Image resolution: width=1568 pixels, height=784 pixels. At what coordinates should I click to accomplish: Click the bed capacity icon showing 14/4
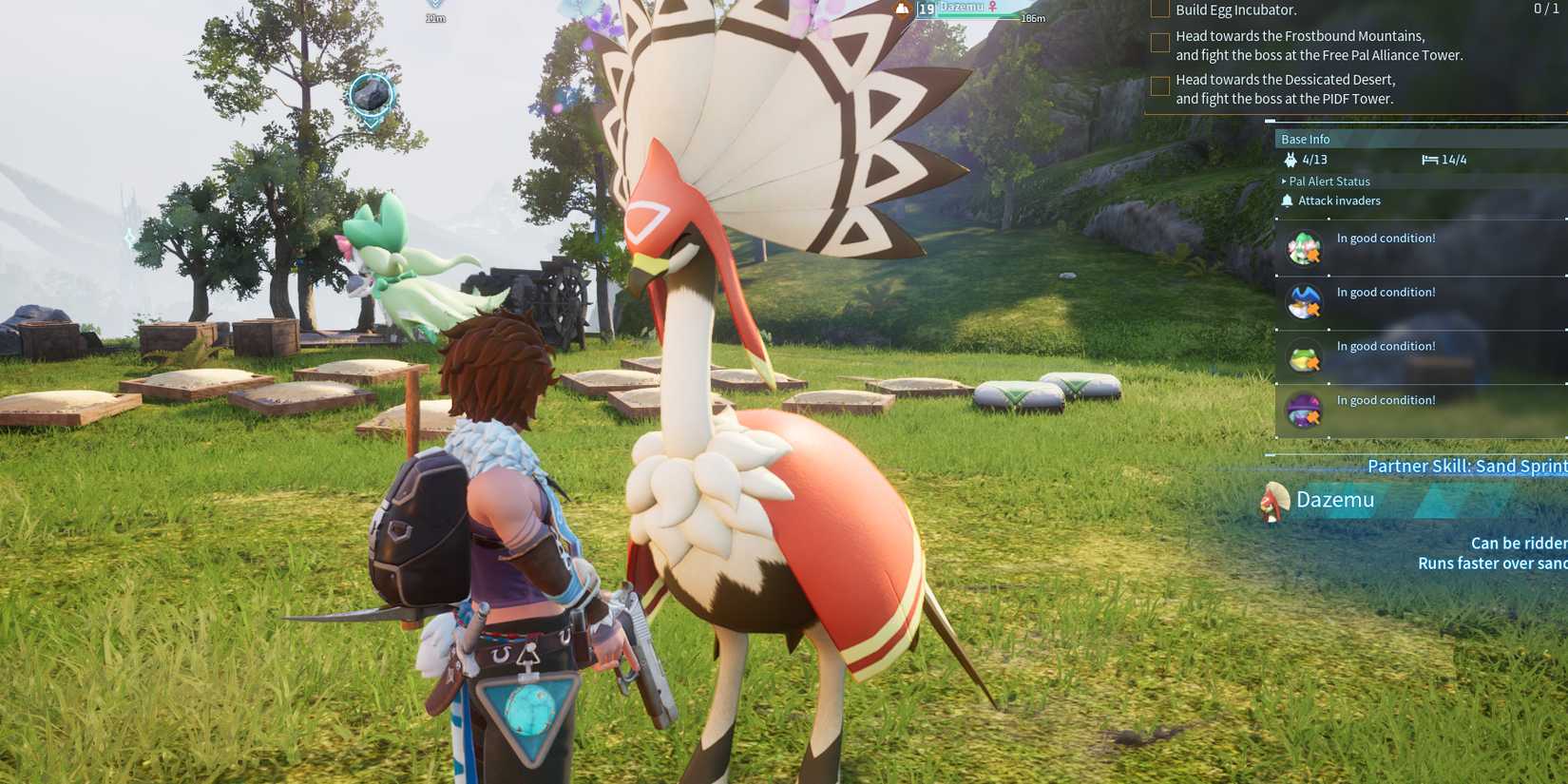pos(1432,160)
